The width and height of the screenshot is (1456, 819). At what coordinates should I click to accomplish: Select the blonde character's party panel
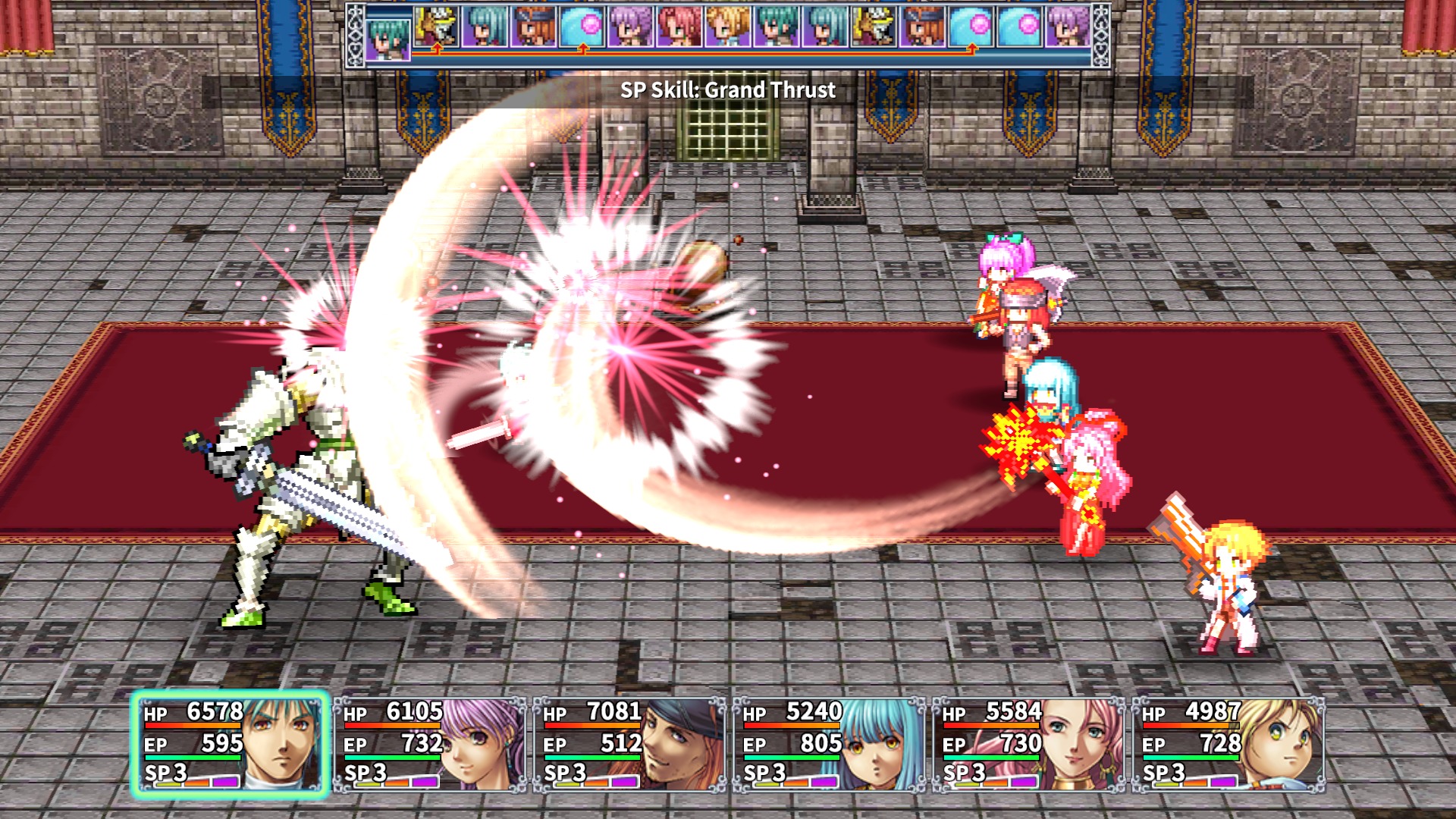(x=1228, y=745)
